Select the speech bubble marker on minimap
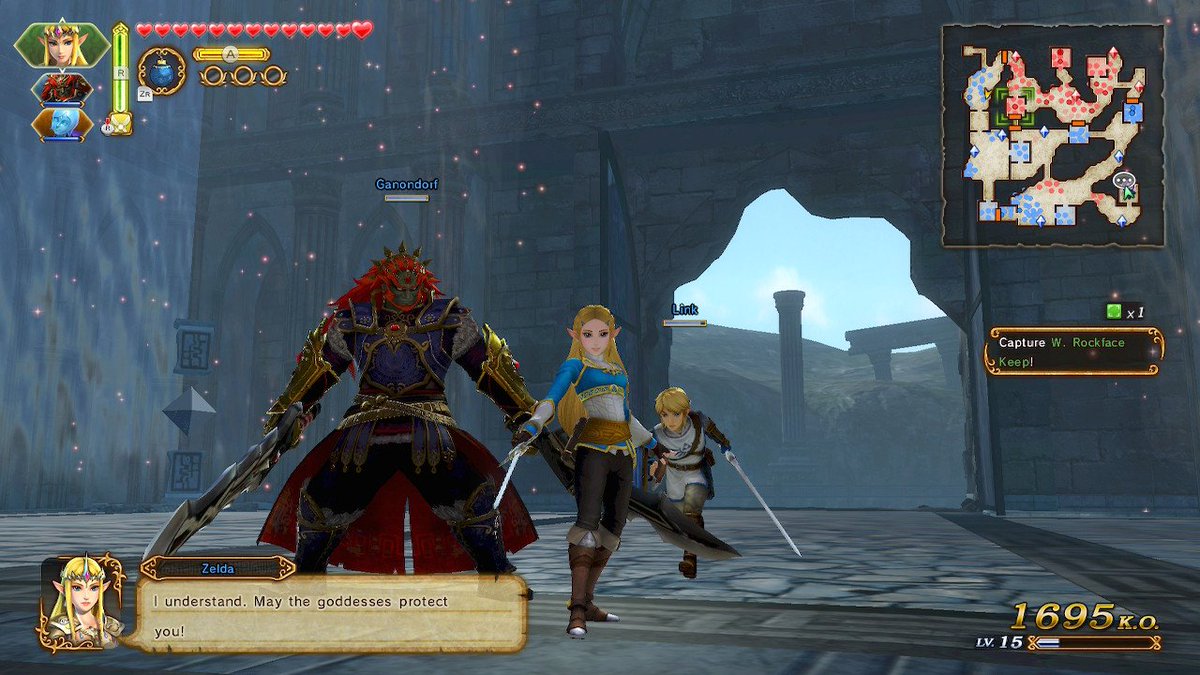 [1122, 181]
